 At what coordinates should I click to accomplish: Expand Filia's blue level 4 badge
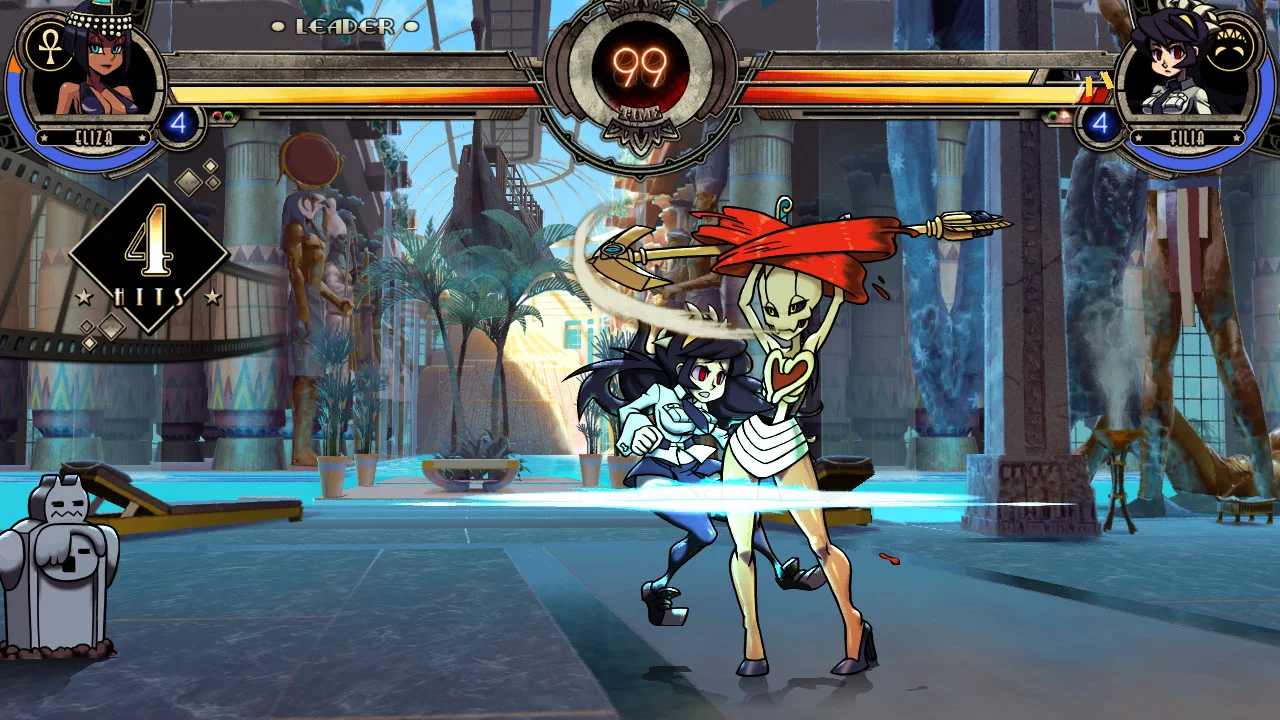point(1100,124)
